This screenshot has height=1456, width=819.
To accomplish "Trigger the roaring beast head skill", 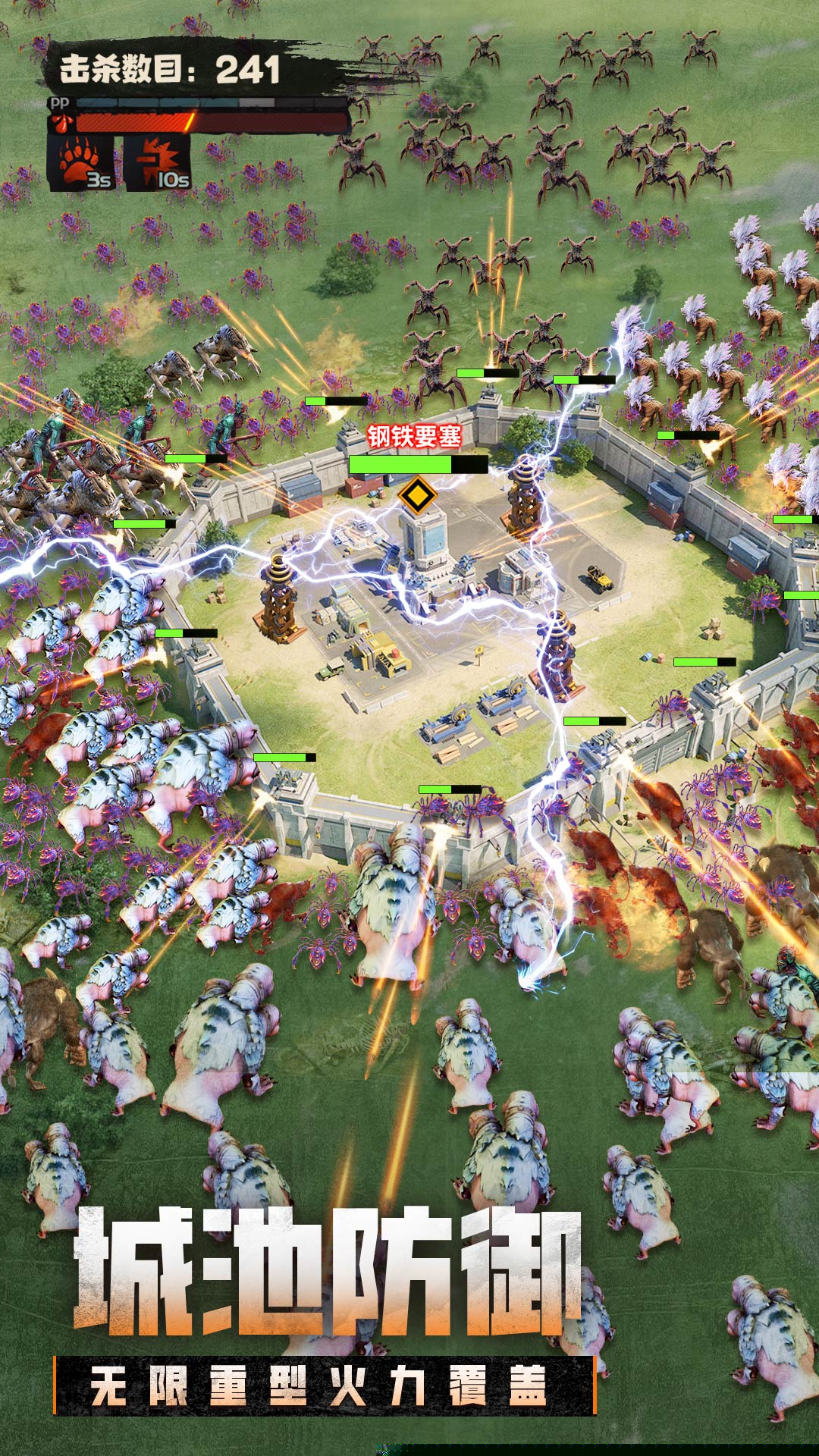I will click(x=157, y=162).
